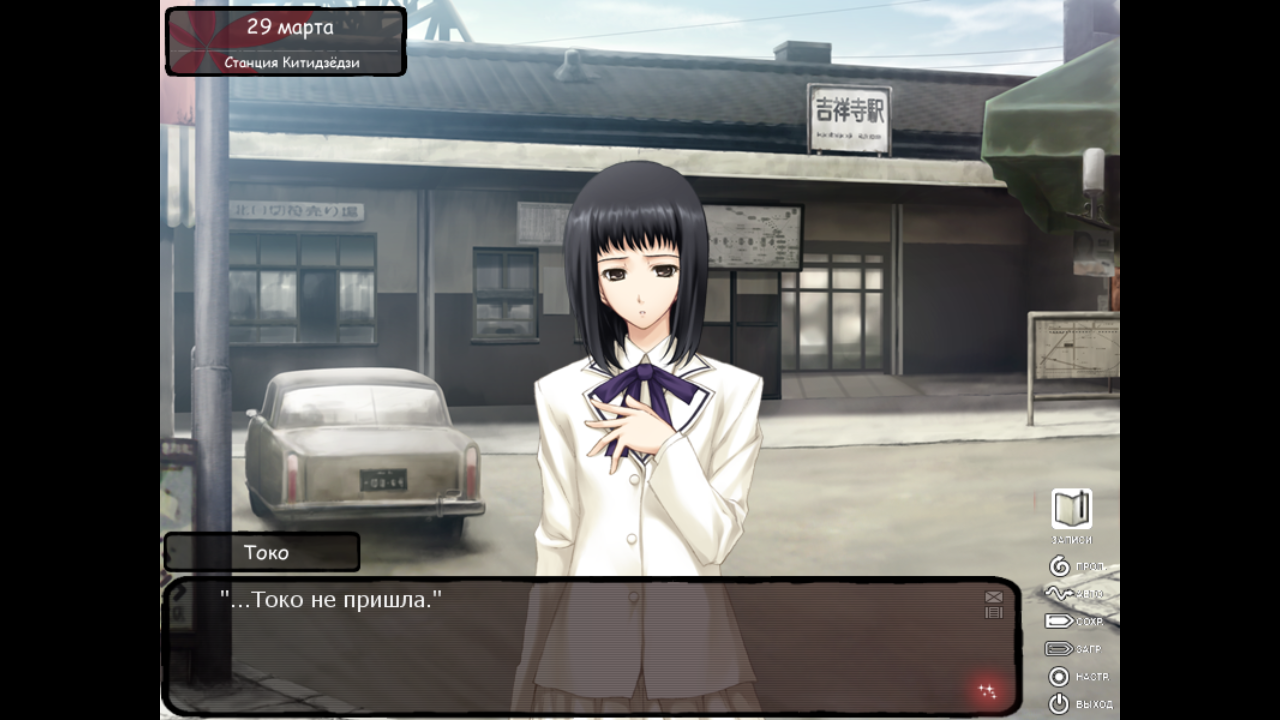Hide the dialogue box with the X icon
The image size is (1280, 720).
tap(993, 597)
